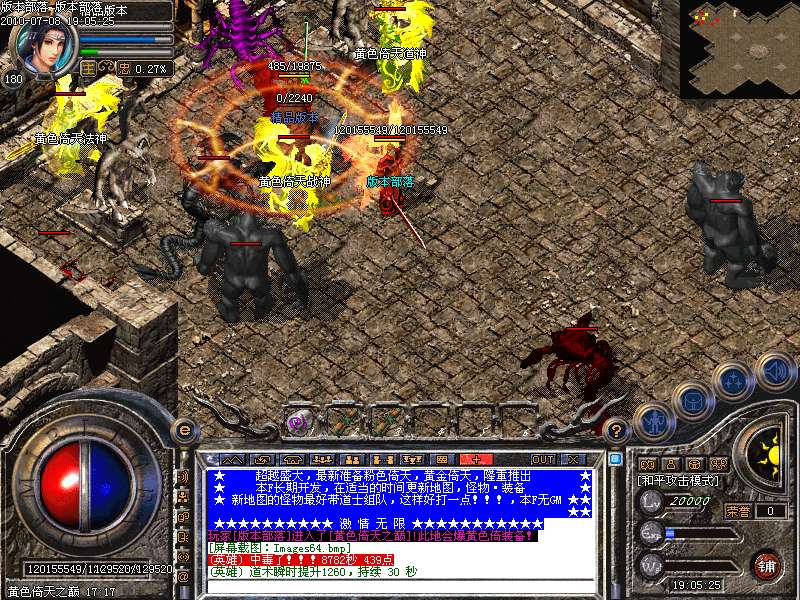Toggle sound with the speaker button

[775, 372]
